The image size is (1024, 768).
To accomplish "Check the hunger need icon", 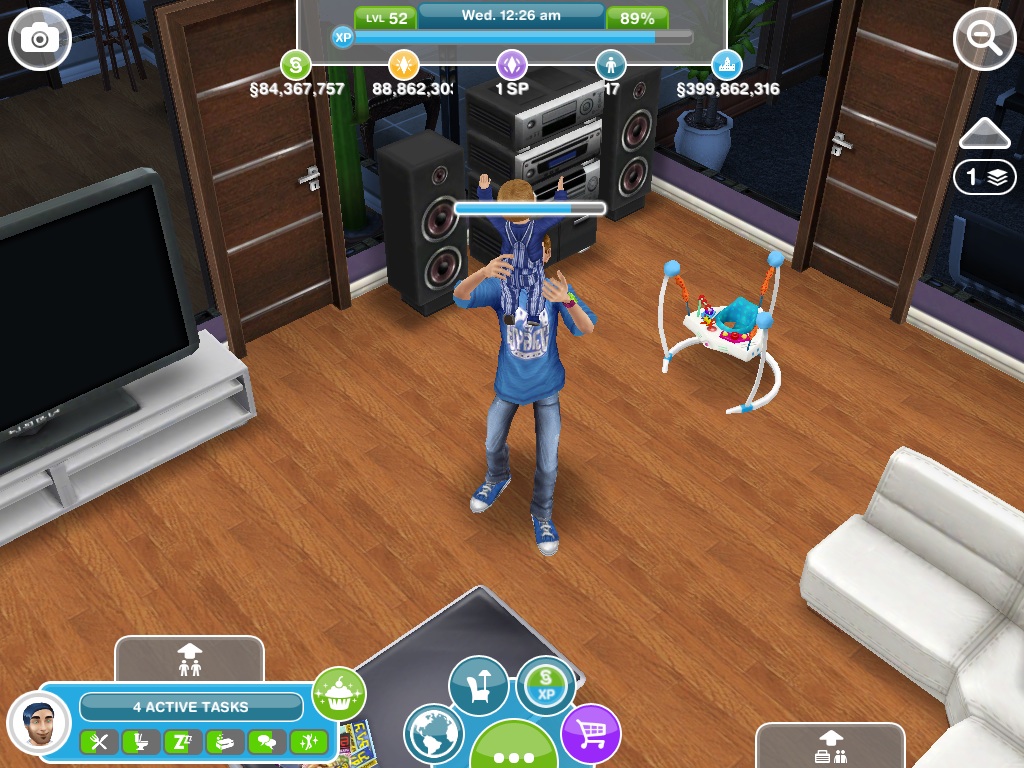I will click(98, 742).
